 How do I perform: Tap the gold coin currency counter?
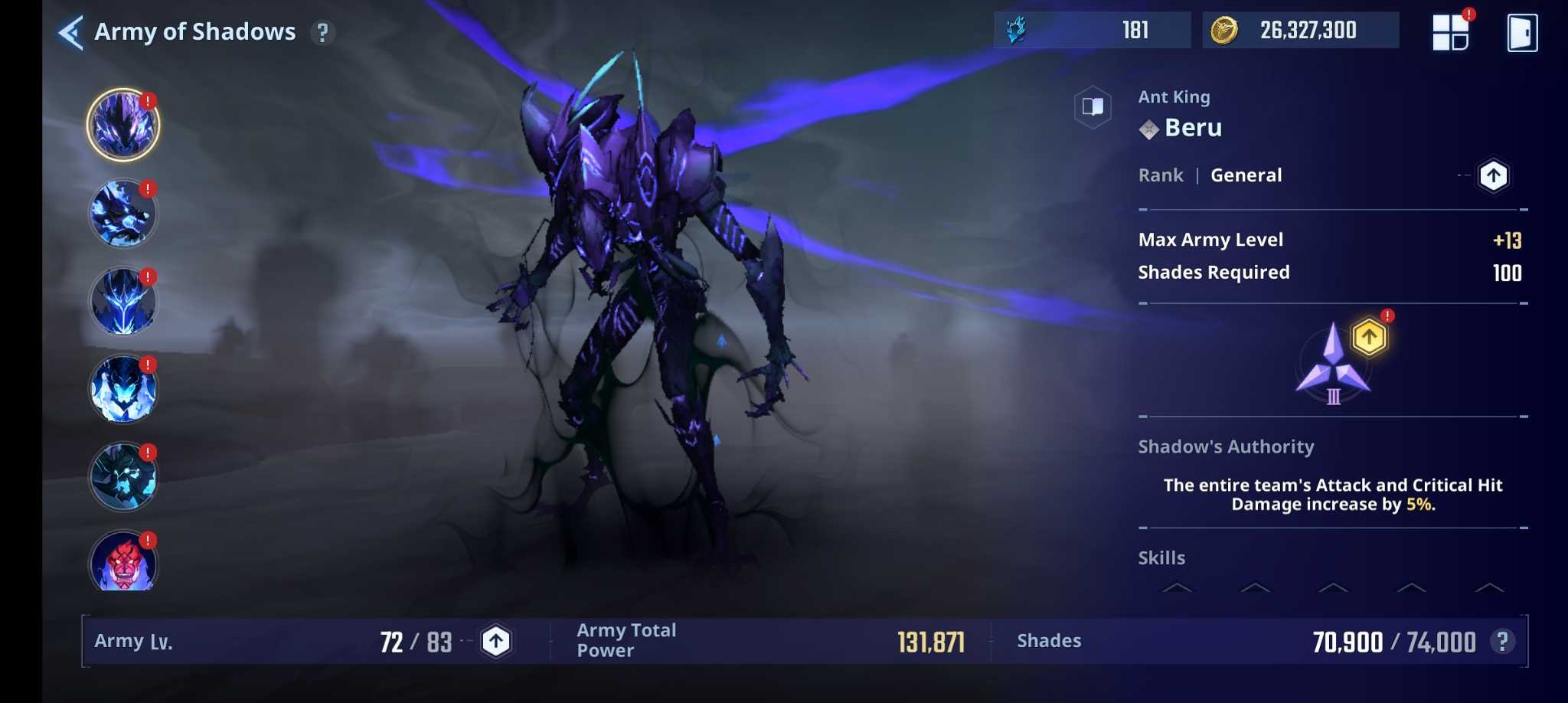tap(1300, 31)
